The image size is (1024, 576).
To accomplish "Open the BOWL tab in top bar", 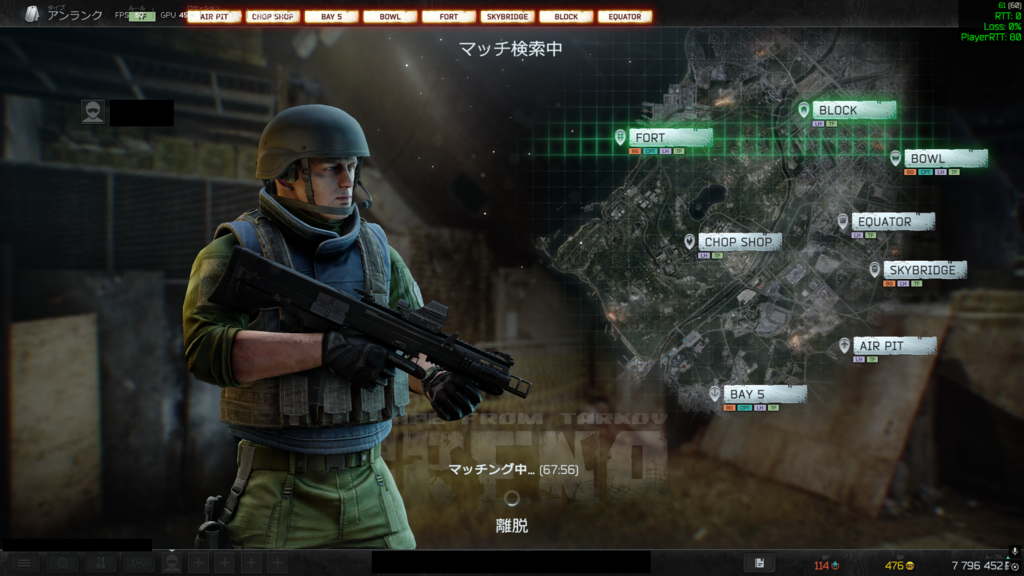I will (390, 17).
